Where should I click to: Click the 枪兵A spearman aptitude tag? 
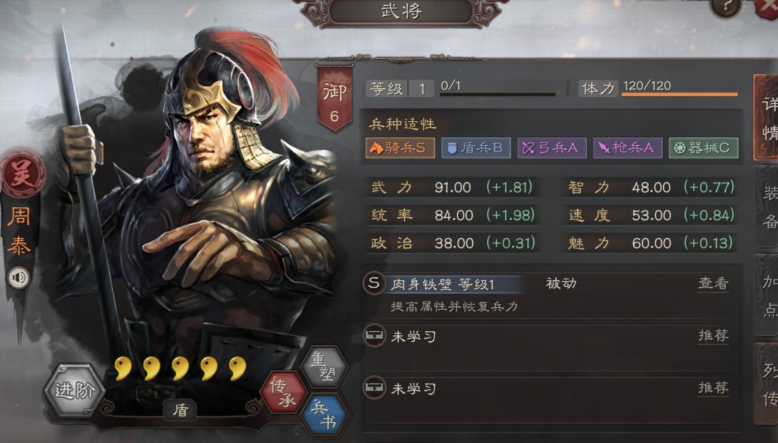pos(627,148)
